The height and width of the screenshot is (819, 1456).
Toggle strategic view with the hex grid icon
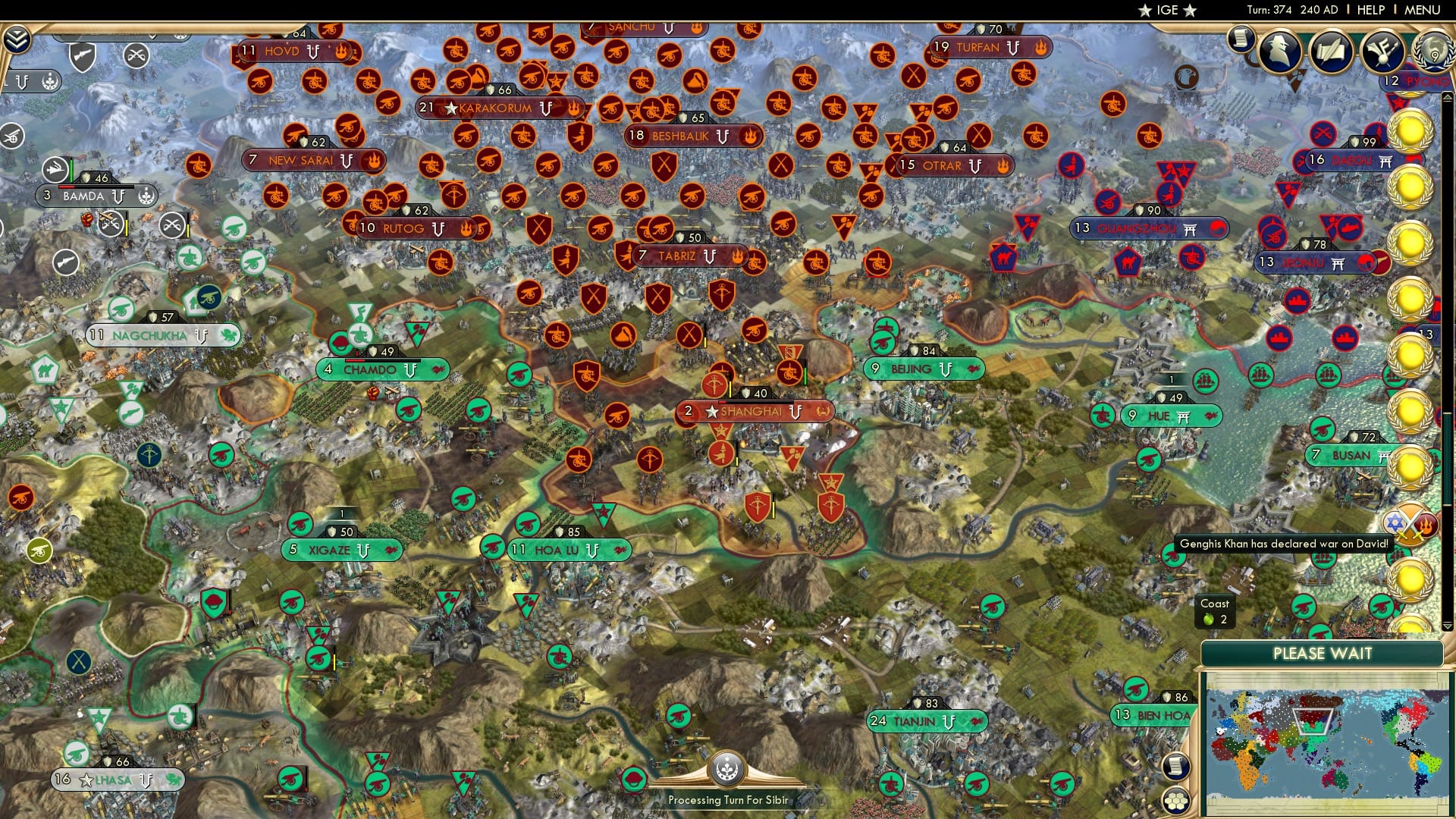point(1176,802)
